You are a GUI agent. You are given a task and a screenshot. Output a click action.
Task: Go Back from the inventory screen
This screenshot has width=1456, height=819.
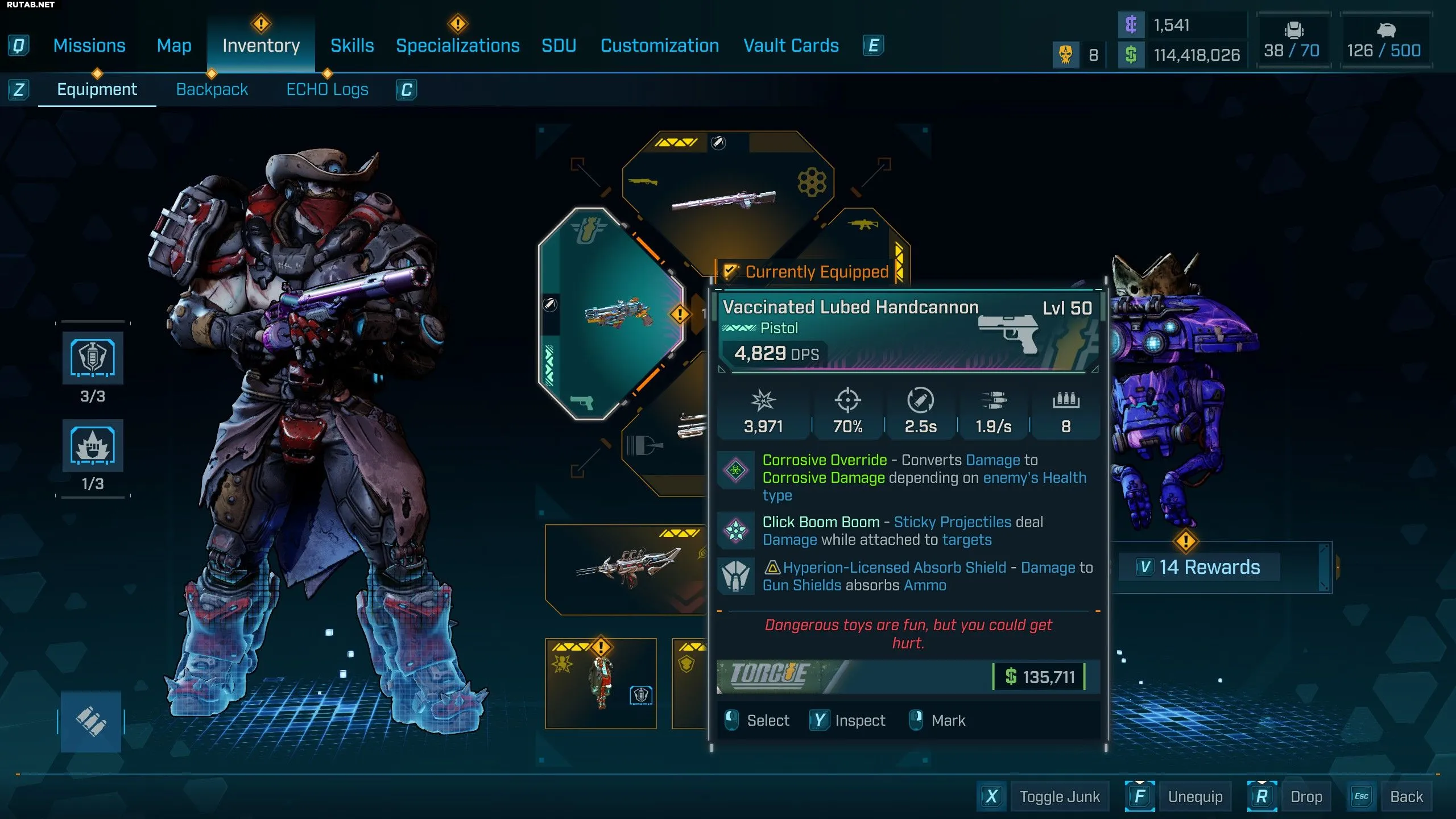(x=1406, y=796)
